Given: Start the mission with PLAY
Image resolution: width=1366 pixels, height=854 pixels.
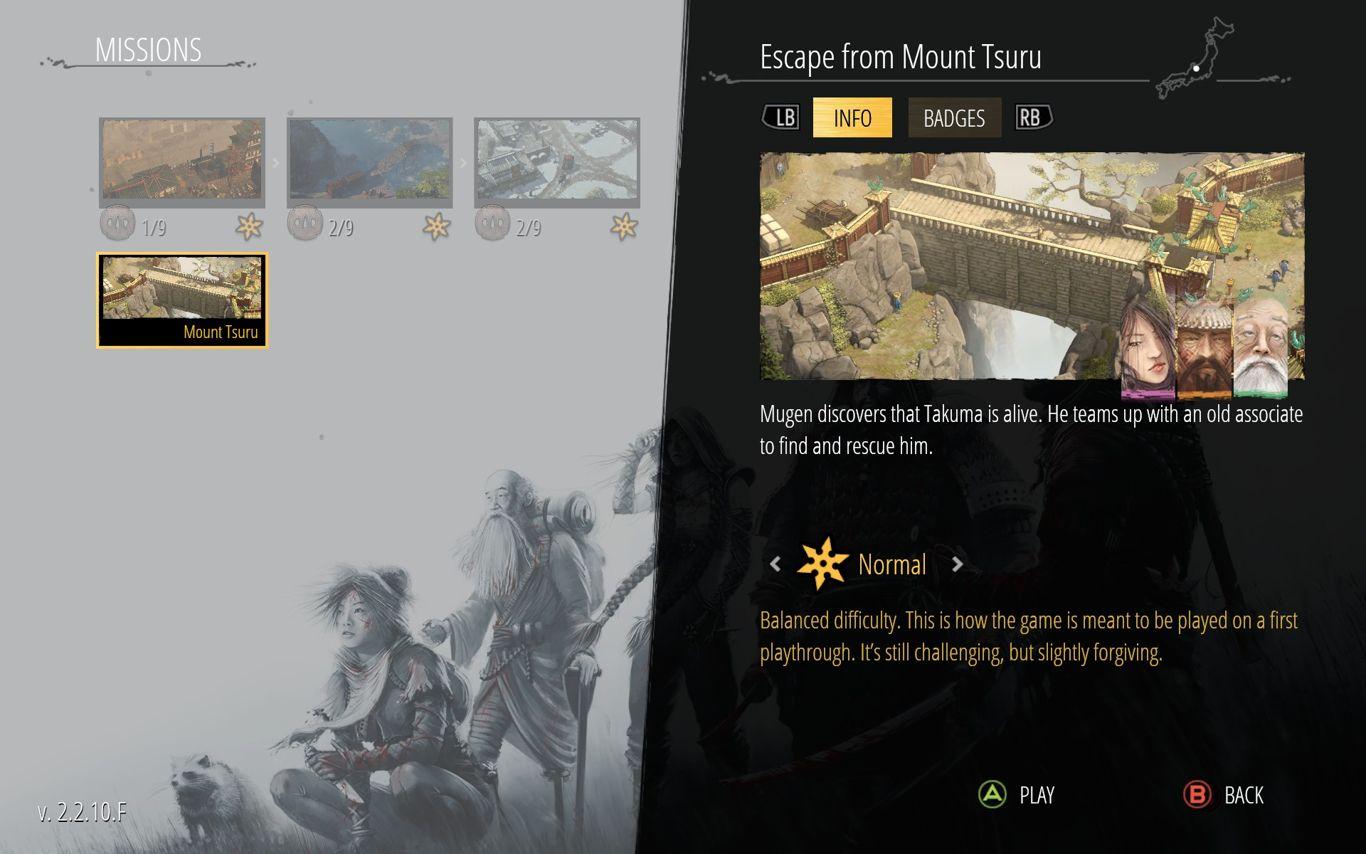Looking at the screenshot, I should point(1017,795).
